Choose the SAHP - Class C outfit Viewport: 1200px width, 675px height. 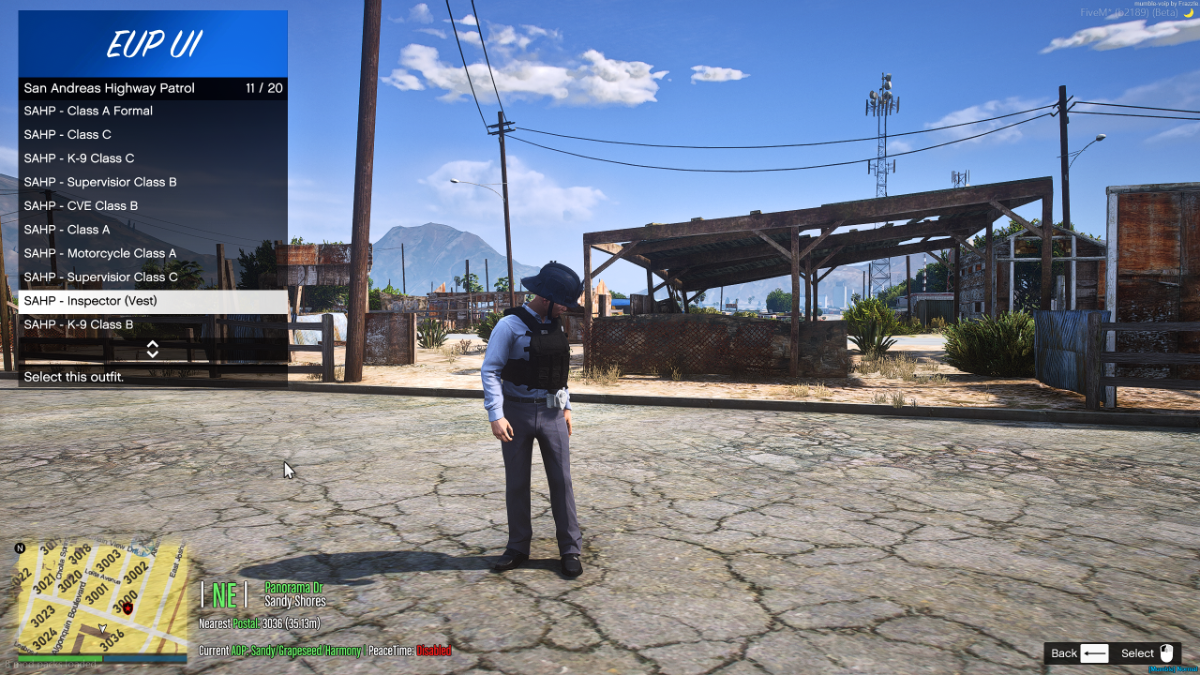pos(152,135)
